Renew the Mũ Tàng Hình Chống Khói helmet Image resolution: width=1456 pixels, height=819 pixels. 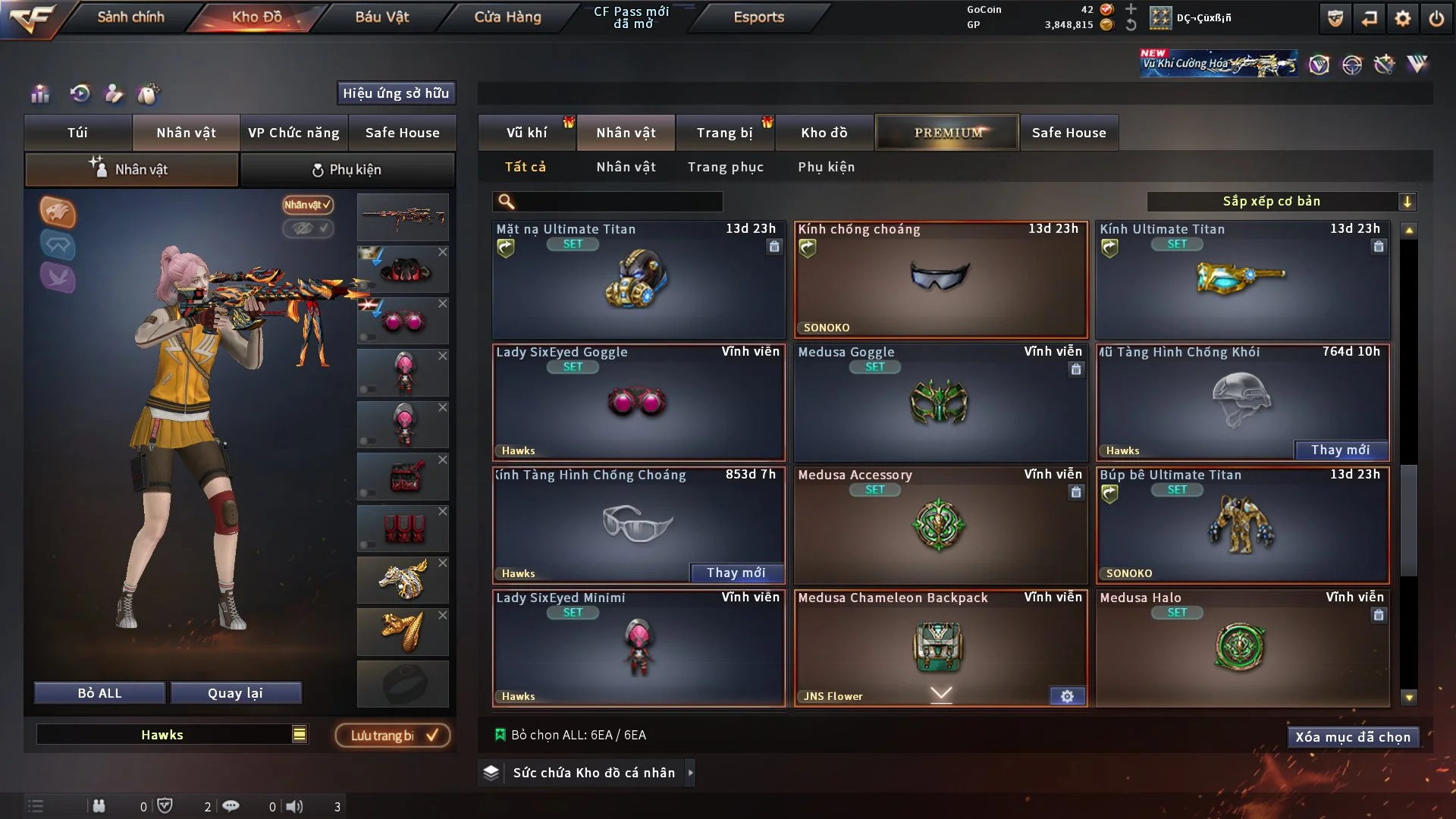[x=1340, y=450]
